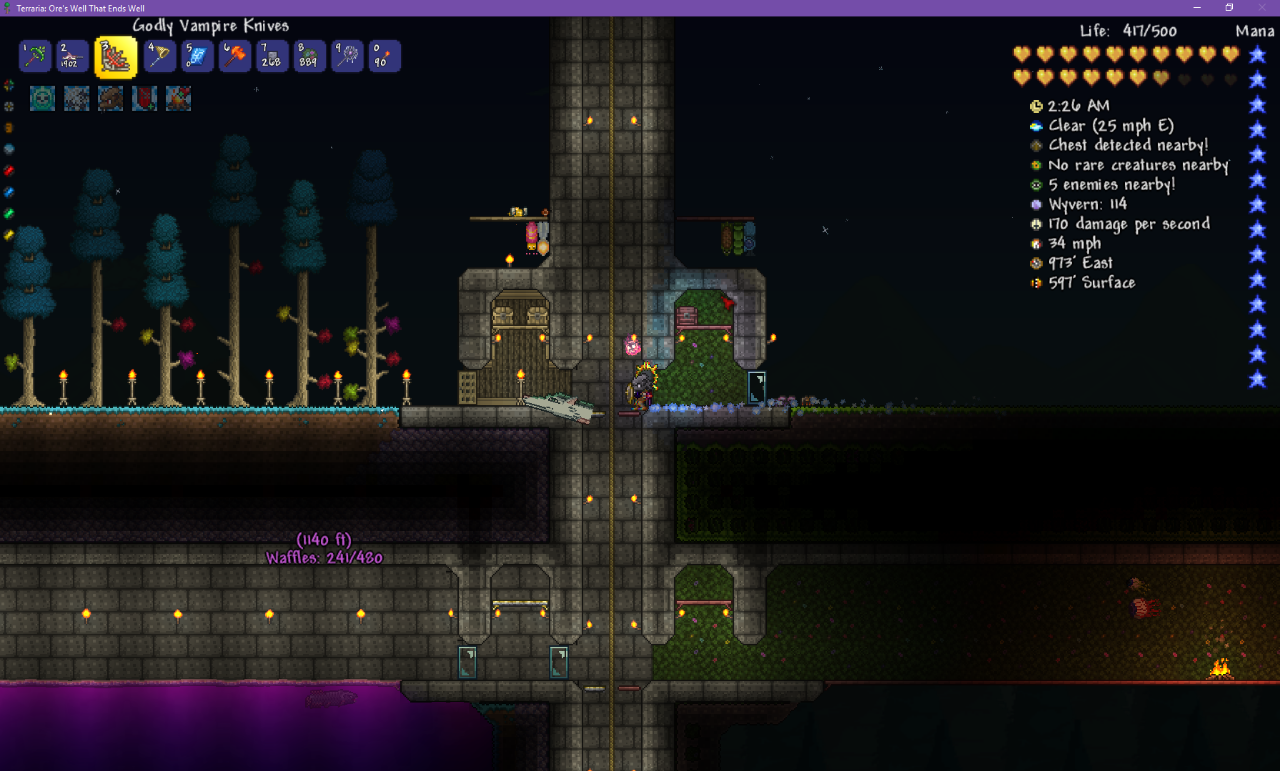
Task: Click the brown mount buff icon
Action: point(110,98)
